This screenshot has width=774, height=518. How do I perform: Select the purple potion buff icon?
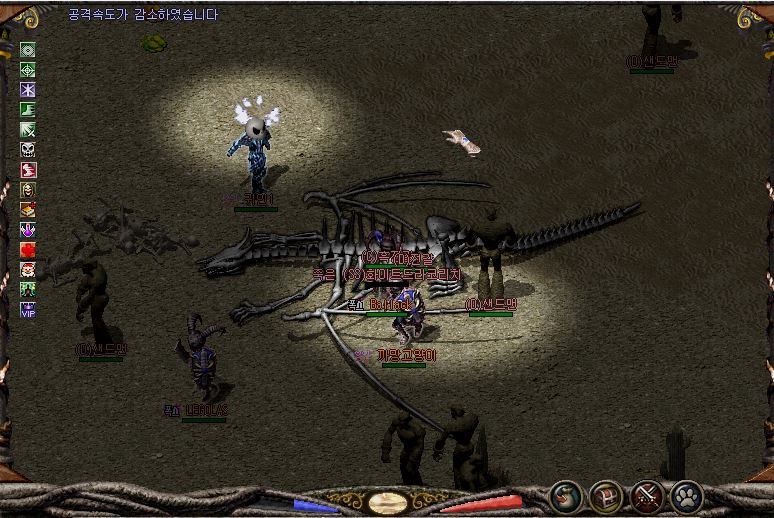pyautogui.click(x=28, y=229)
